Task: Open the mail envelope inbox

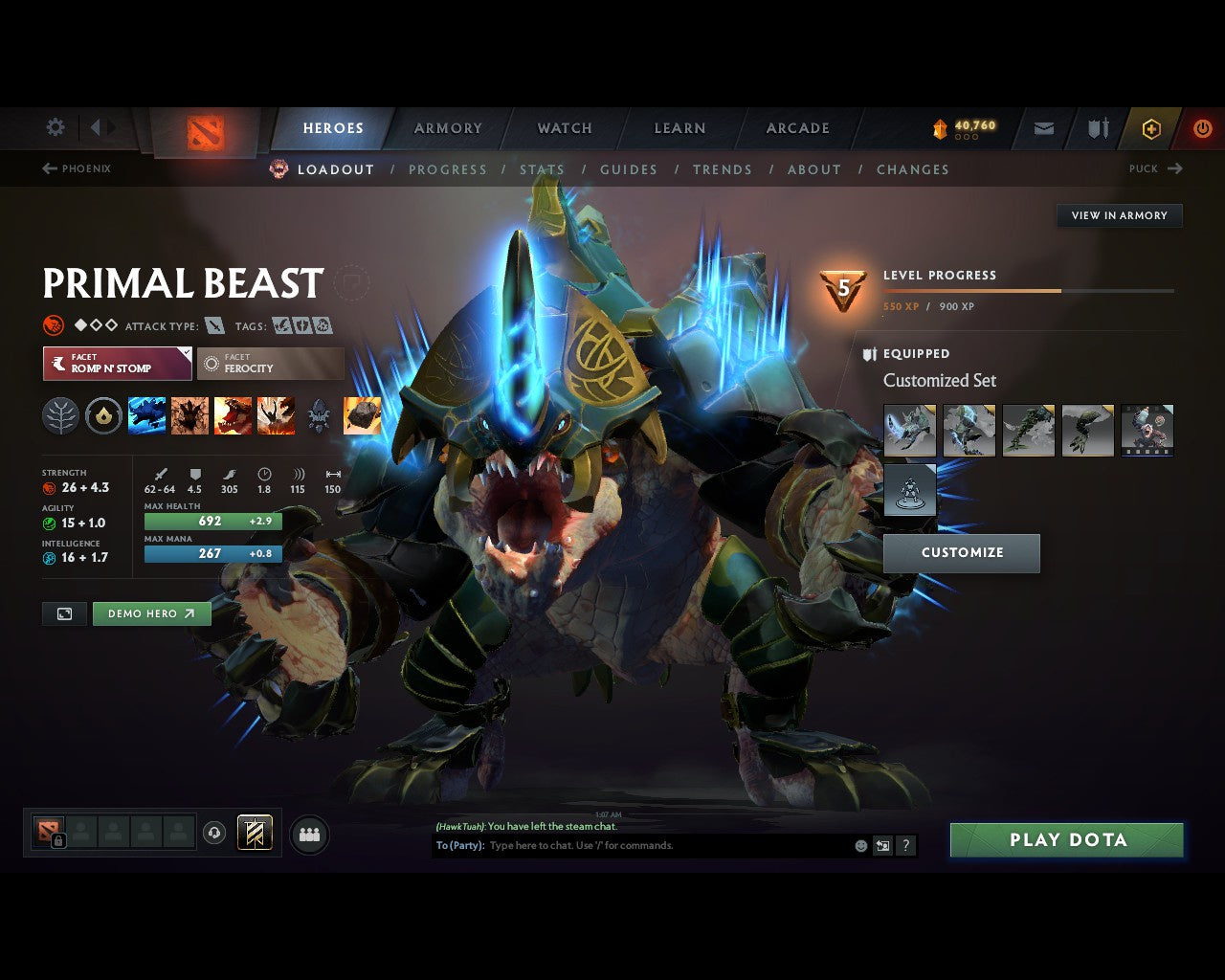Action: coord(1044,128)
